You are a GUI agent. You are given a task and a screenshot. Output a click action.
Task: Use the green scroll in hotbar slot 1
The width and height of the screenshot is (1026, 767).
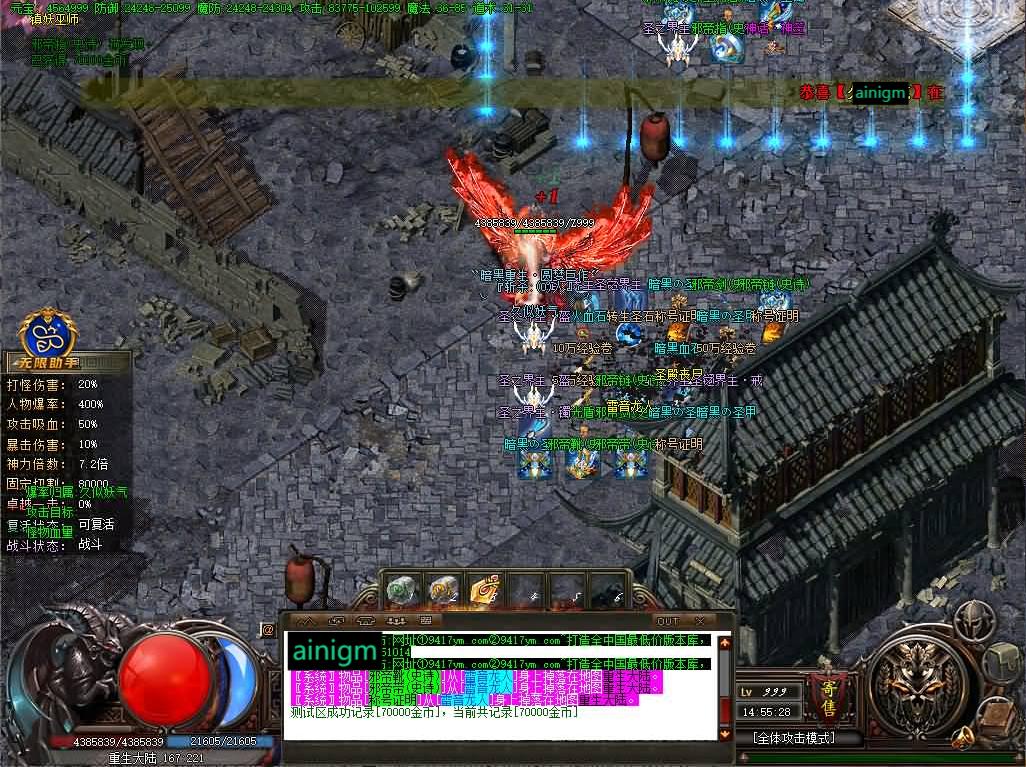click(401, 590)
